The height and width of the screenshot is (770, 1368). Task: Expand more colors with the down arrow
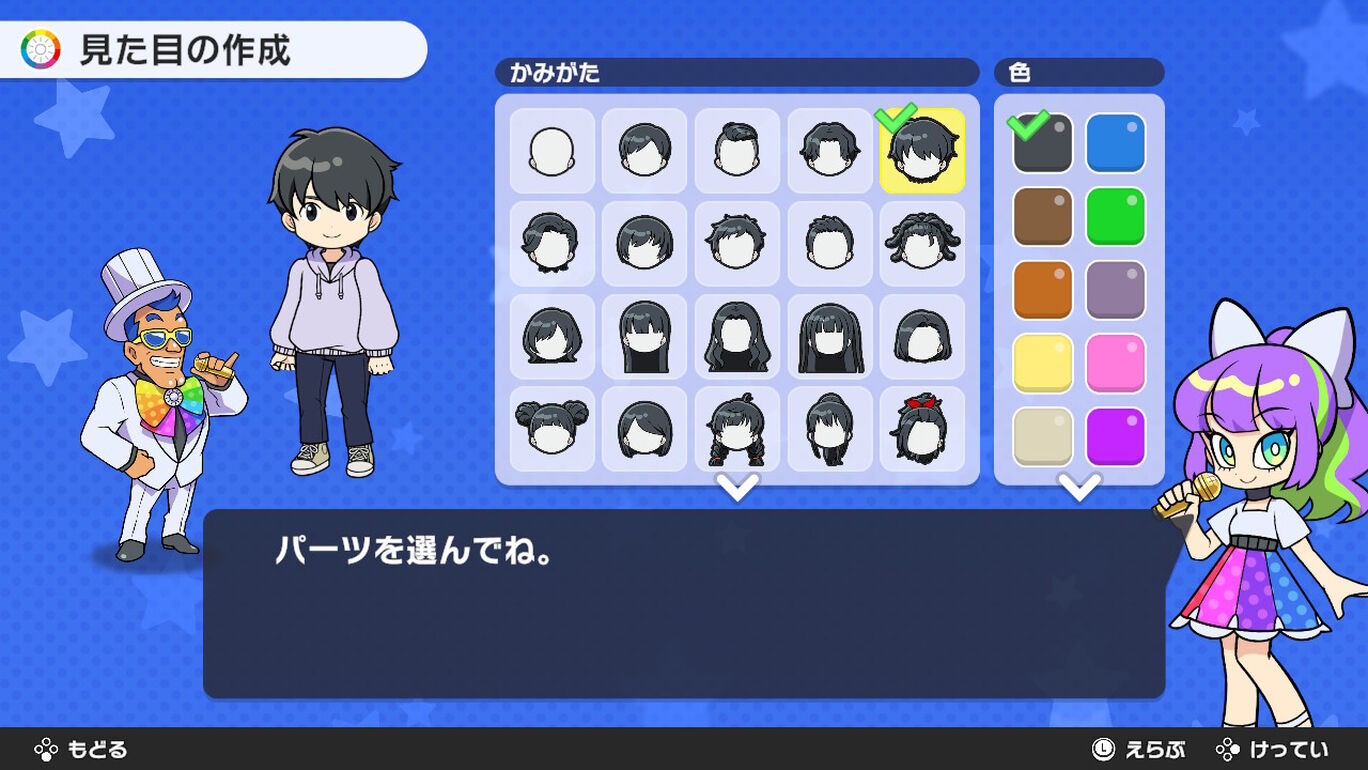click(x=1080, y=490)
